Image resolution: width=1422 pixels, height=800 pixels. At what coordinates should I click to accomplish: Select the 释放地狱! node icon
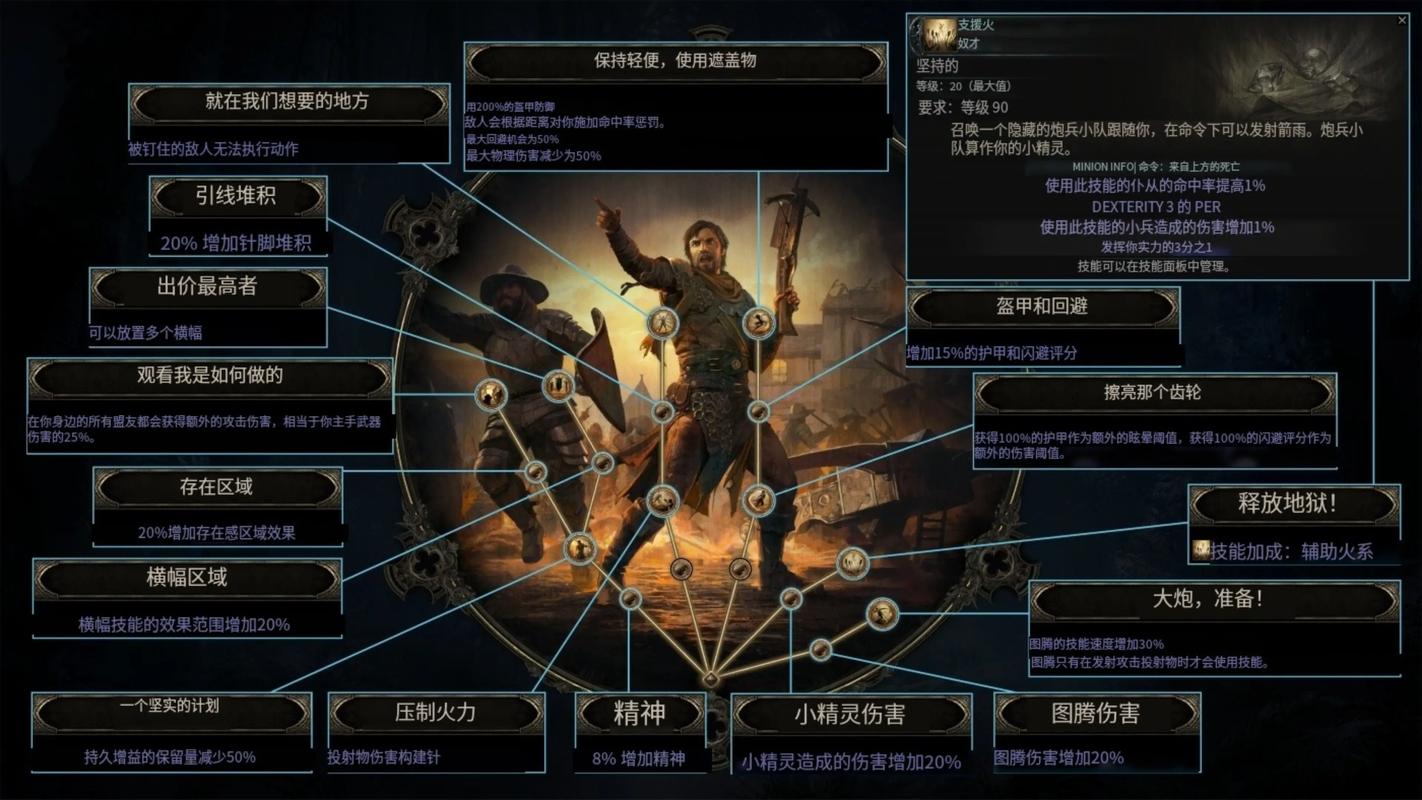click(853, 562)
